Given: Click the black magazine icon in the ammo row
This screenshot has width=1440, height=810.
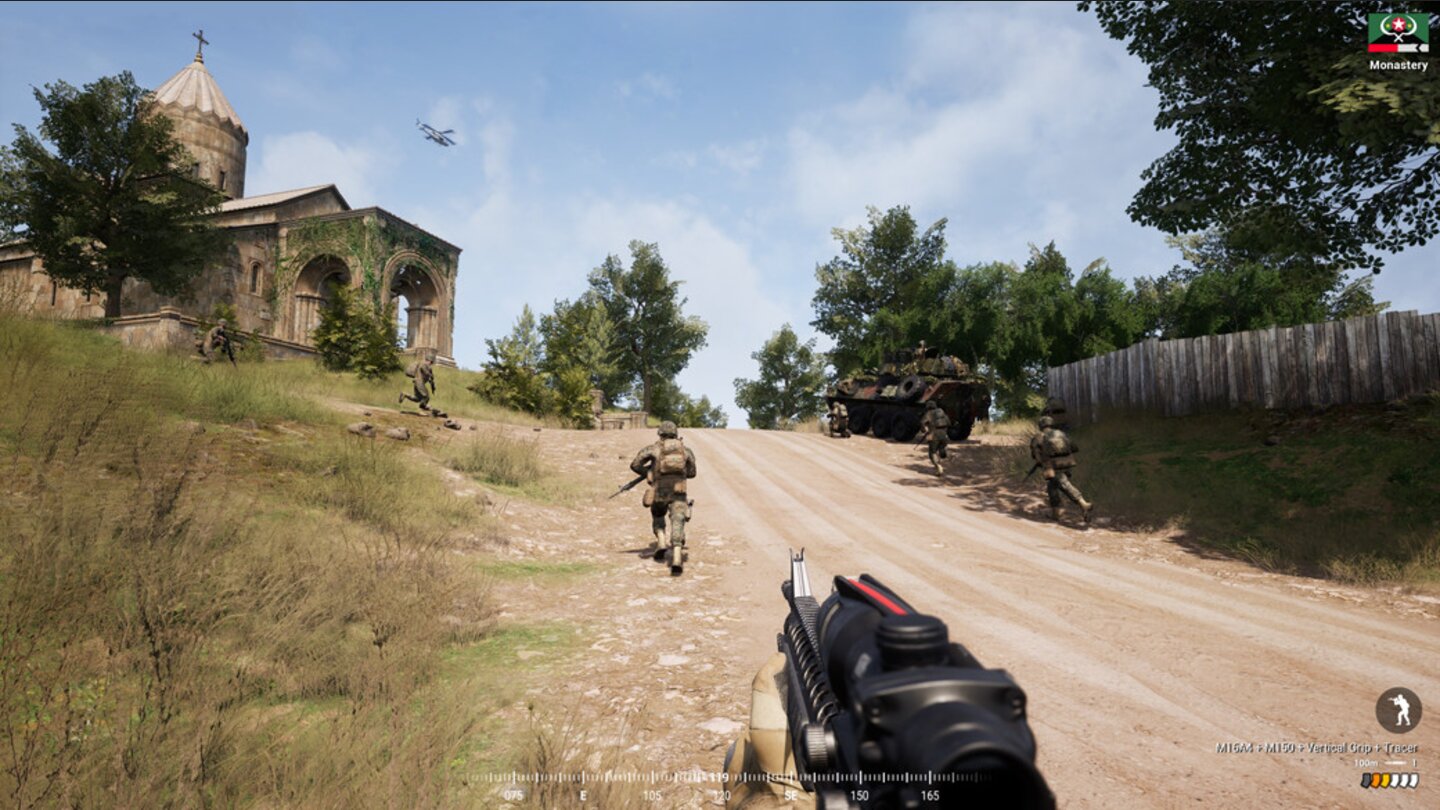Looking at the screenshot, I should point(1366,780).
